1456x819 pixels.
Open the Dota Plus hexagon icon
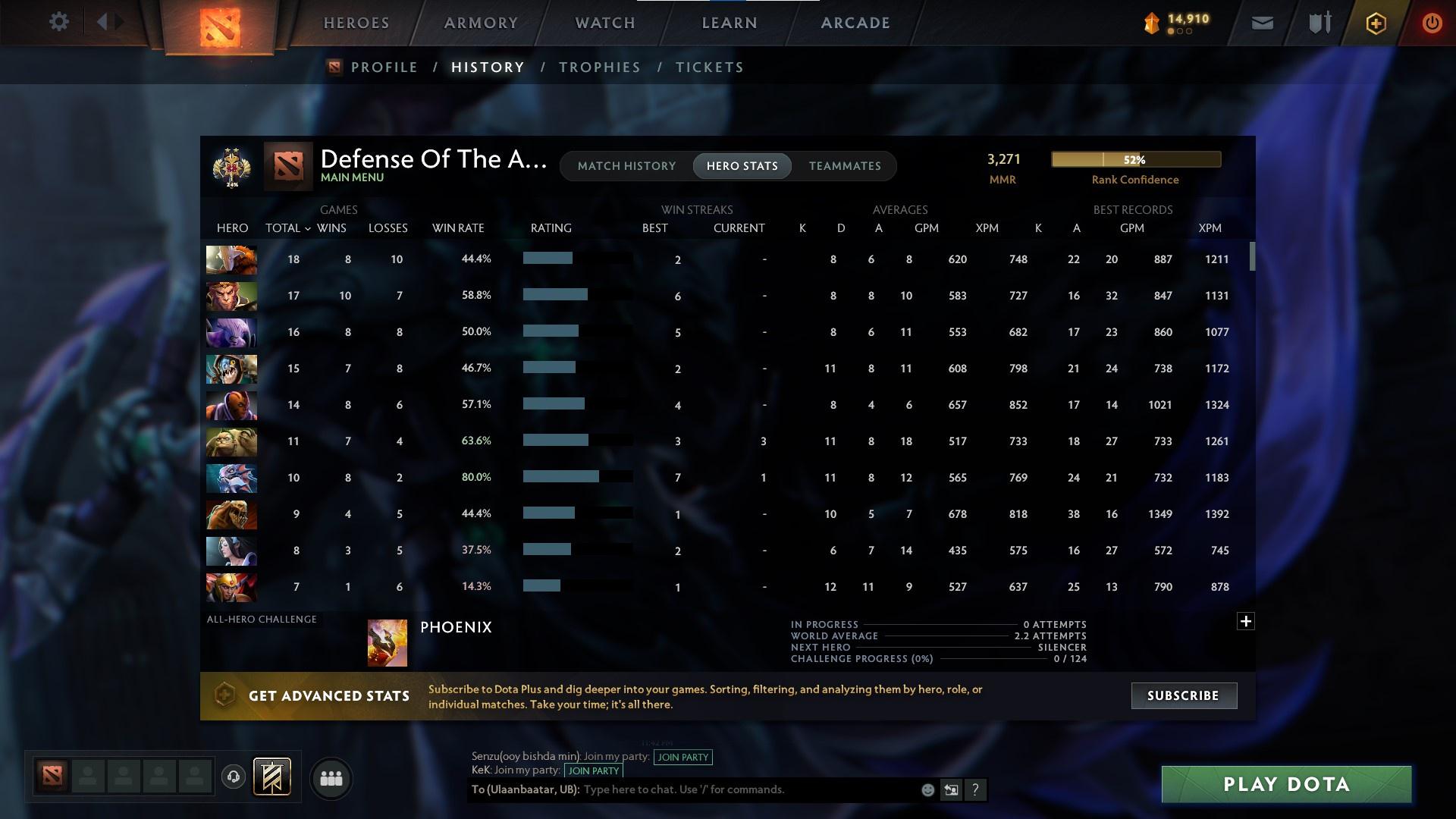coord(1375,23)
